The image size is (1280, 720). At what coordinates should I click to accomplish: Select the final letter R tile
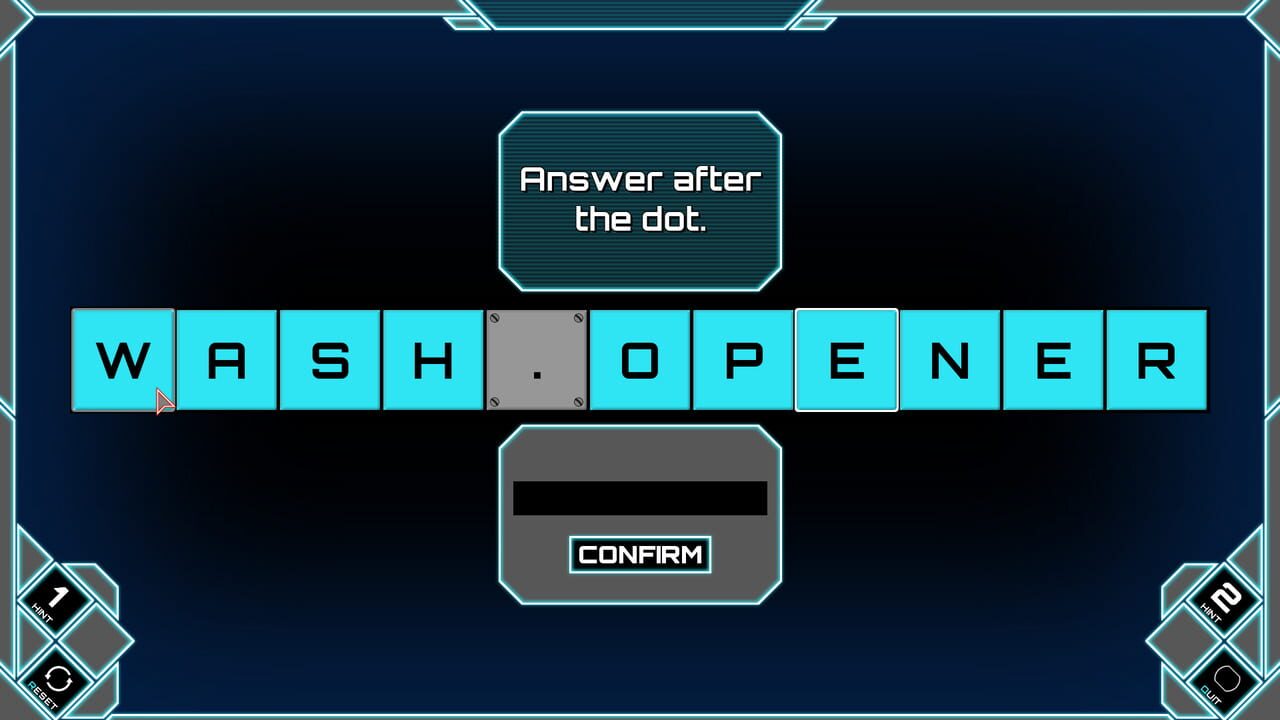(1155, 360)
